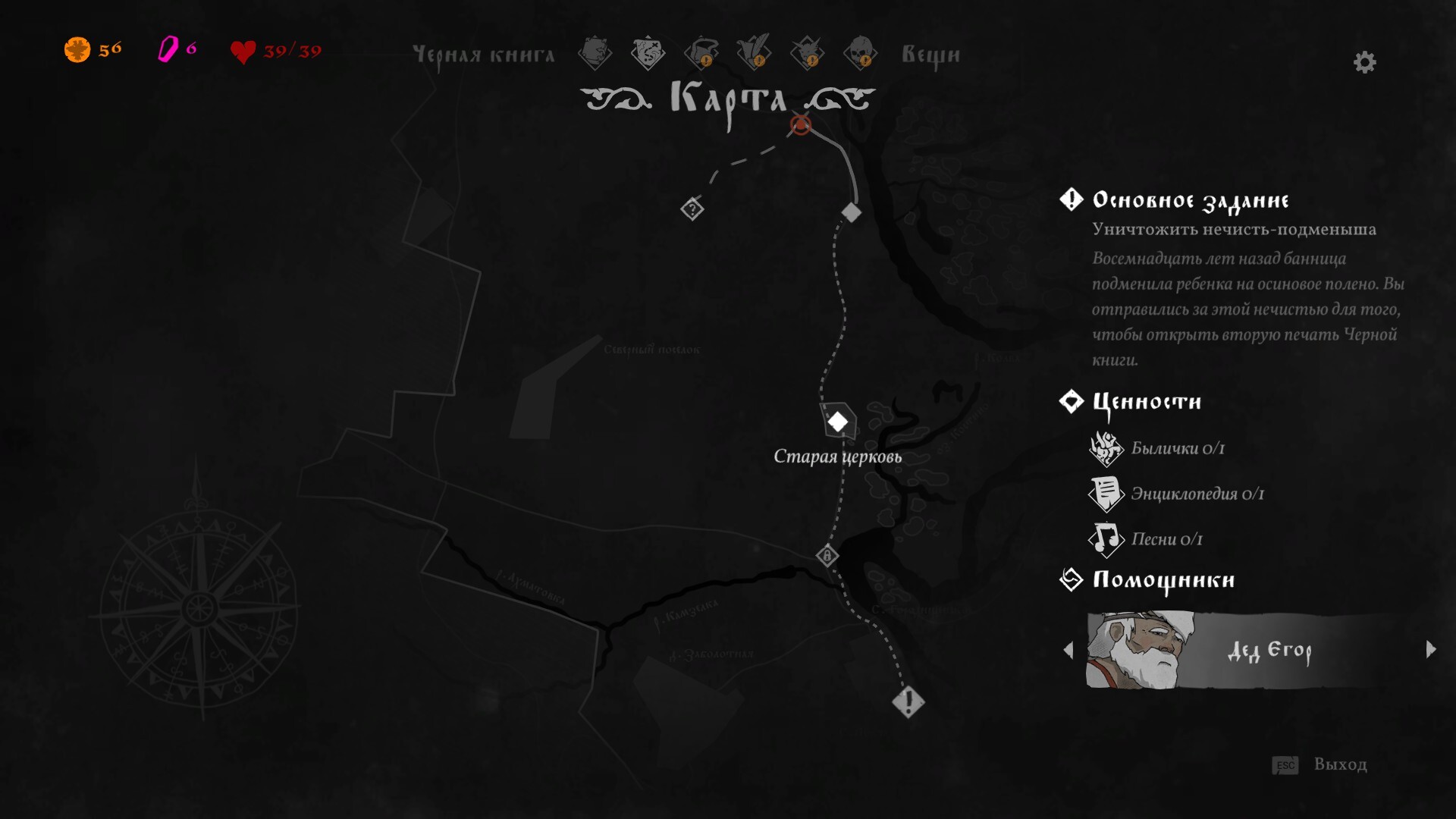Switch to the Вещи tab
This screenshot has height=819, width=1456.
930,55
